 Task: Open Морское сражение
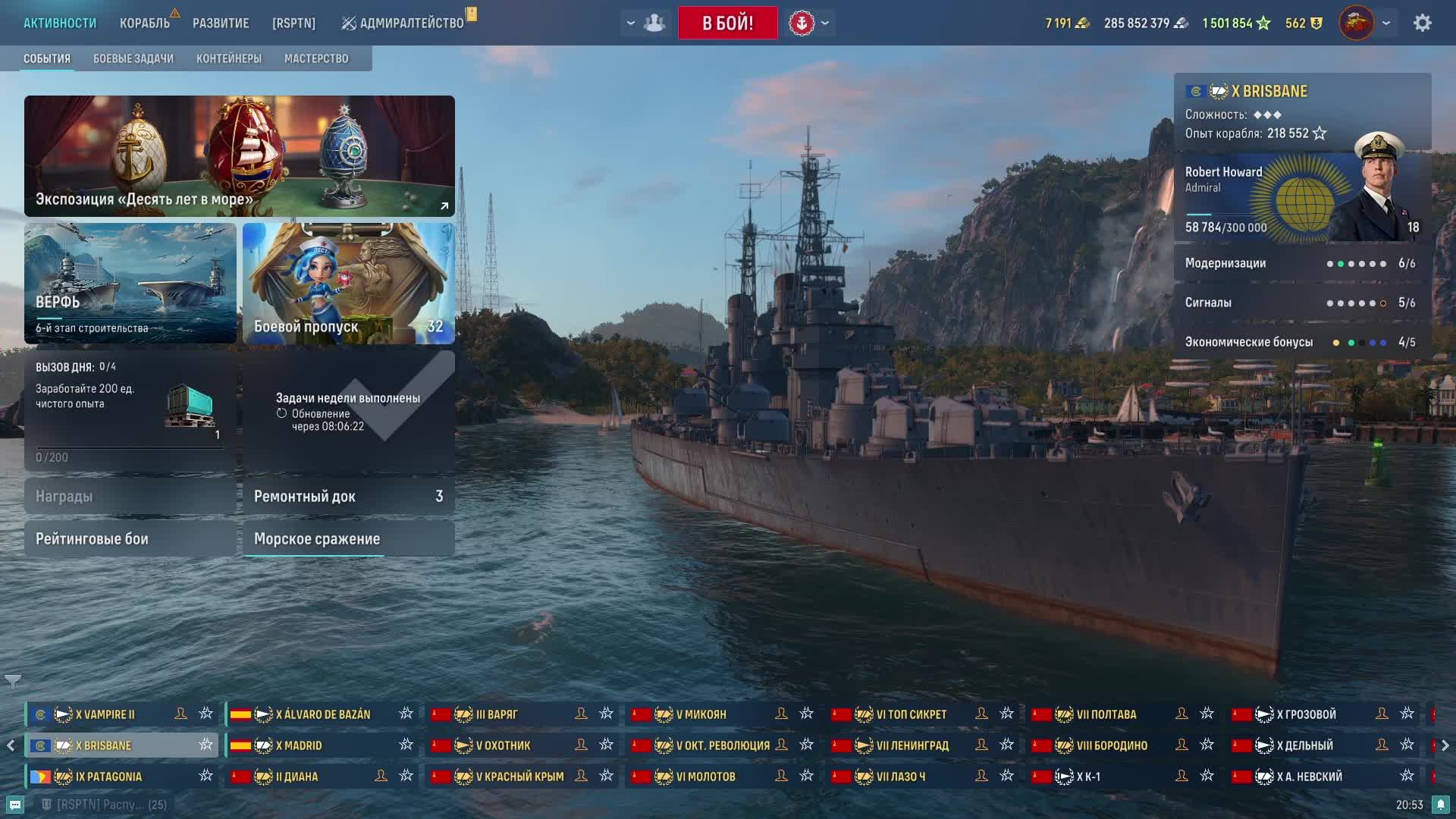[x=349, y=538]
